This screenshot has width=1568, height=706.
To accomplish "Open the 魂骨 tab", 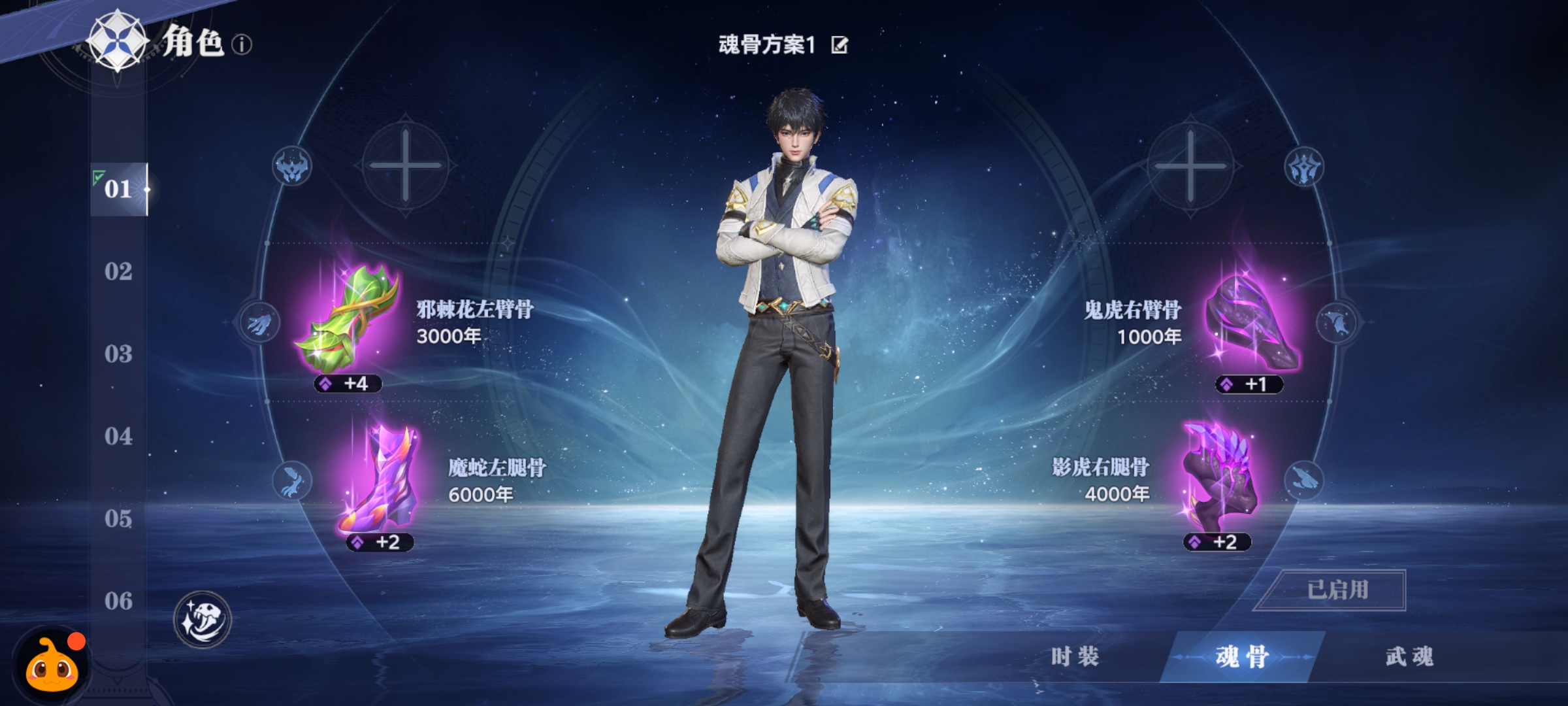I will click(1242, 657).
